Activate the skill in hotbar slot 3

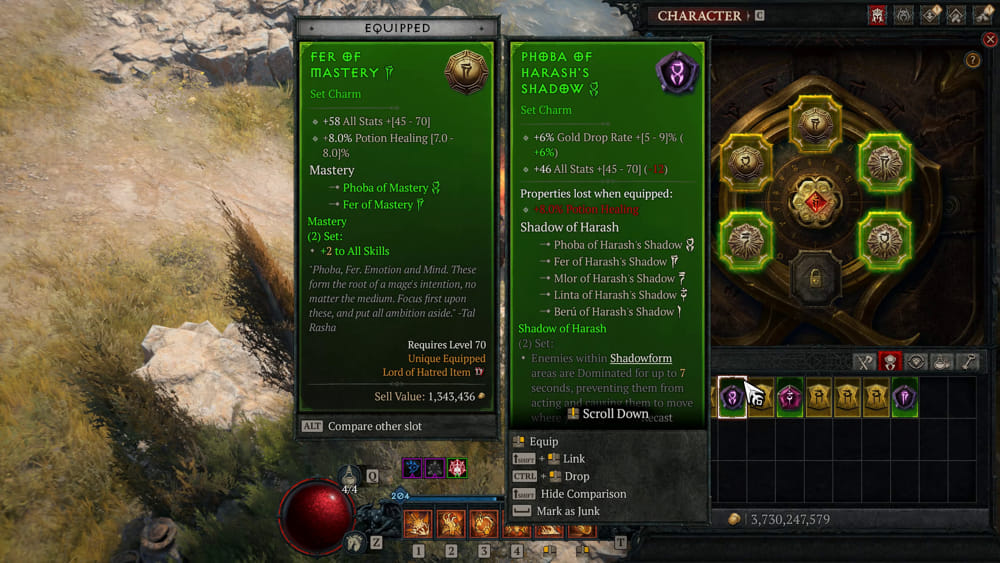(x=483, y=523)
